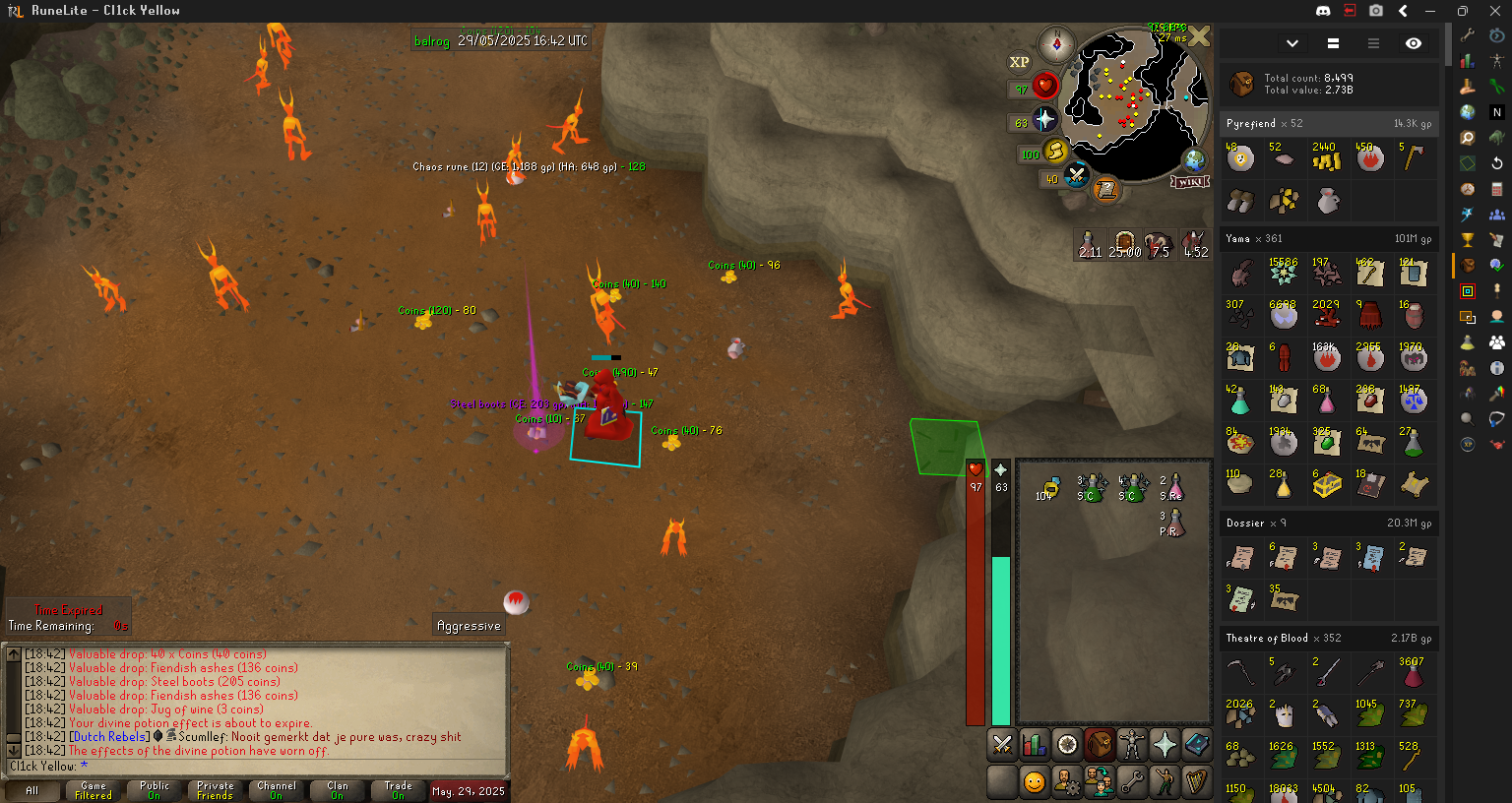Toggle run using the run energy orb
1512x803 pixels.
1054,152
